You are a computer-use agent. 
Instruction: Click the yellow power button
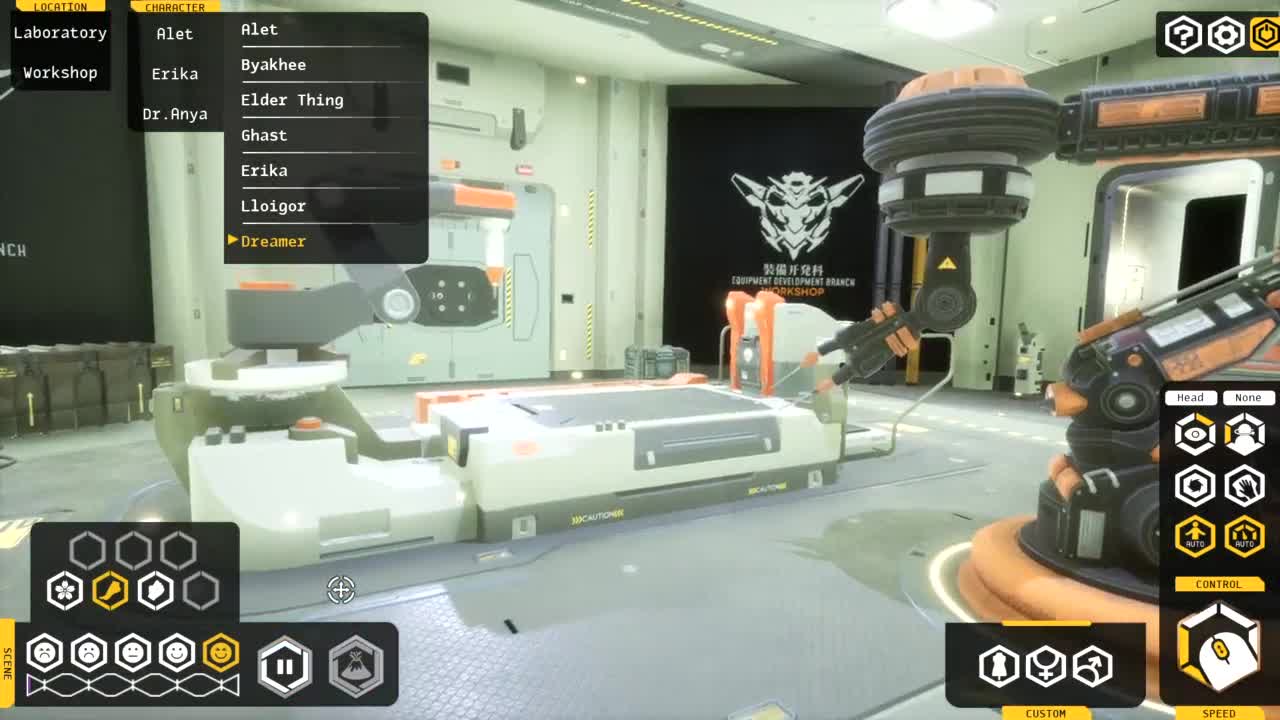coord(1265,36)
